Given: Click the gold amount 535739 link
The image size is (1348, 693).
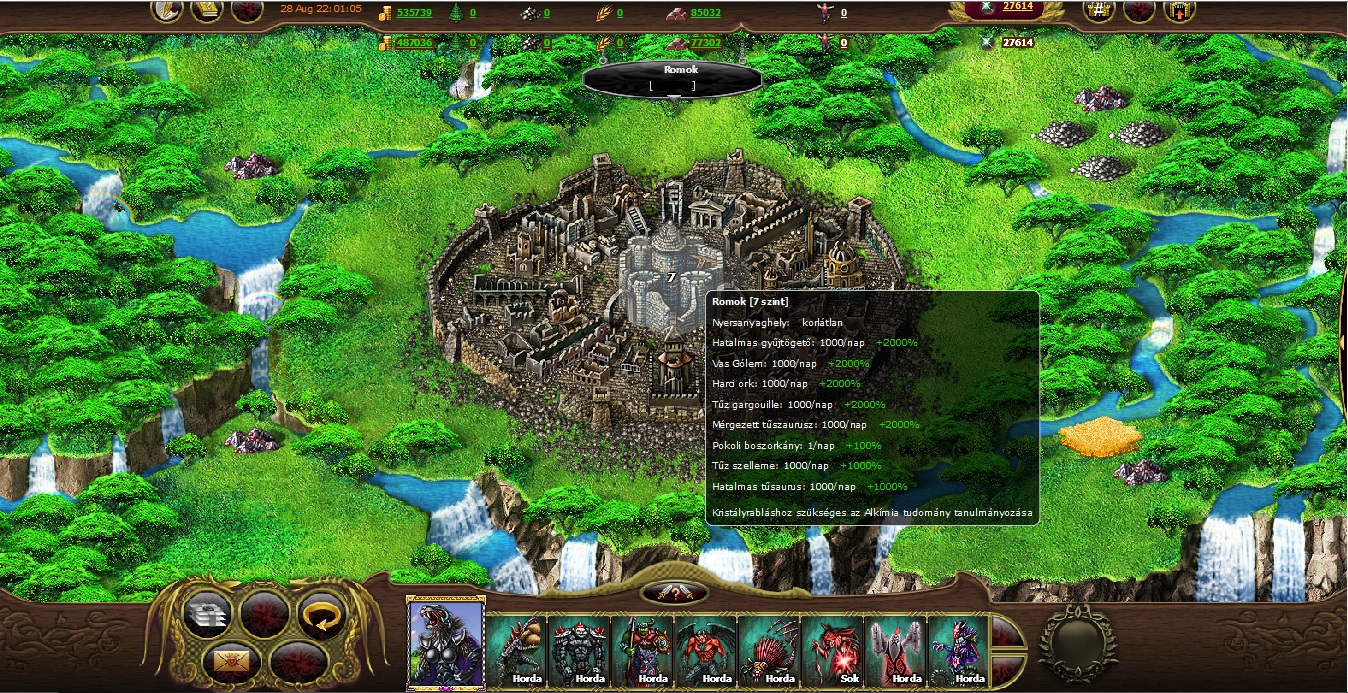Looking at the screenshot, I should [x=414, y=13].
